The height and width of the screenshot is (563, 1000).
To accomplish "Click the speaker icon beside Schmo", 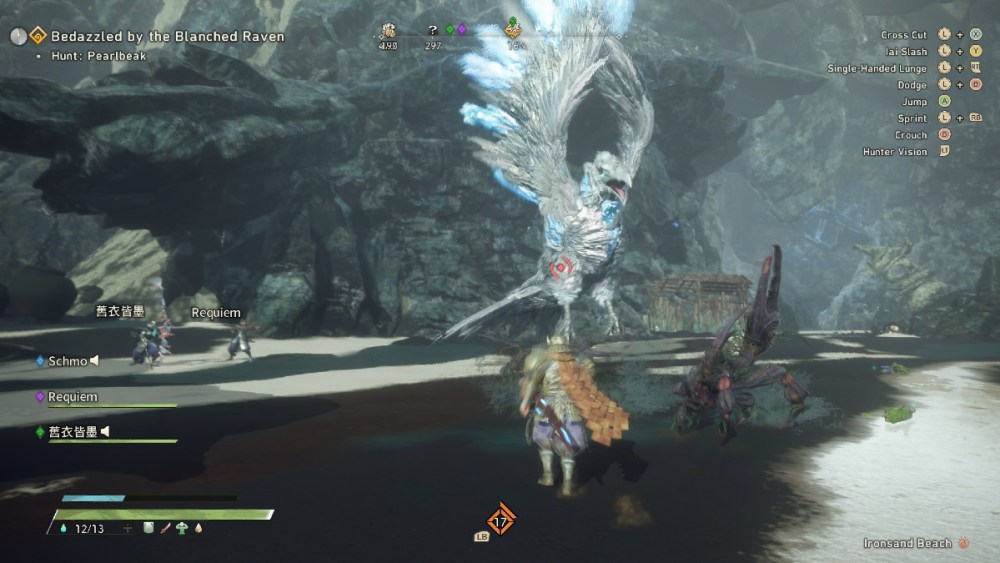I will coord(96,361).
